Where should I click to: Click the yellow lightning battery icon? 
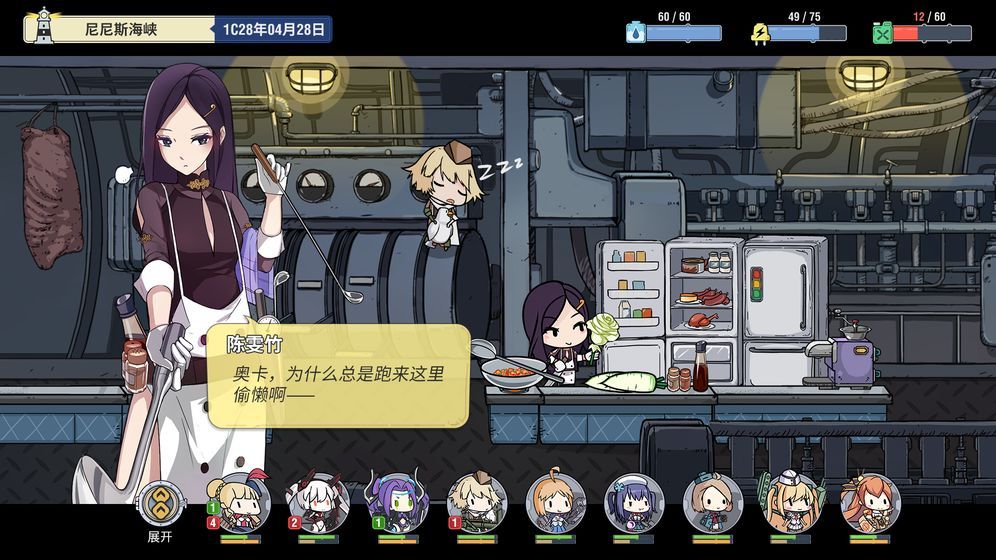[x=759, y=33]
